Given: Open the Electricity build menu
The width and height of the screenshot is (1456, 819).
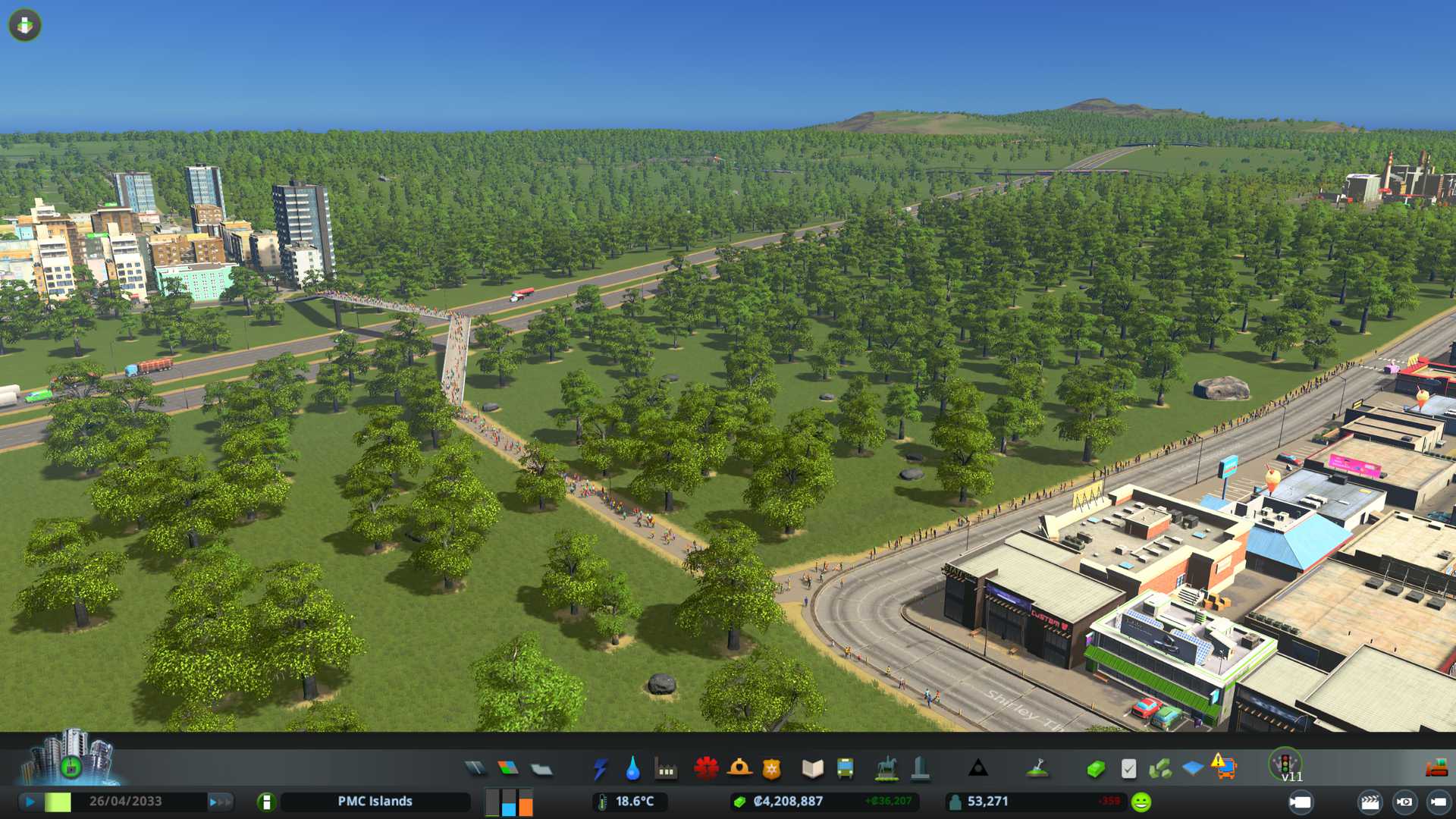Looking at the screenshot, I should pos(600,769).
